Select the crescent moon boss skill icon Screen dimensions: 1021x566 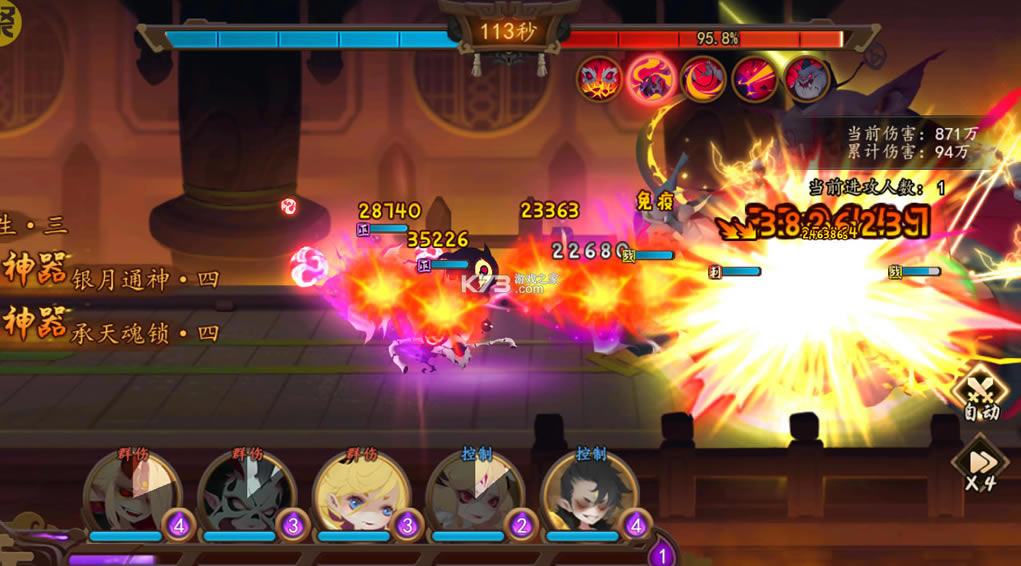[x=703, y=78]
